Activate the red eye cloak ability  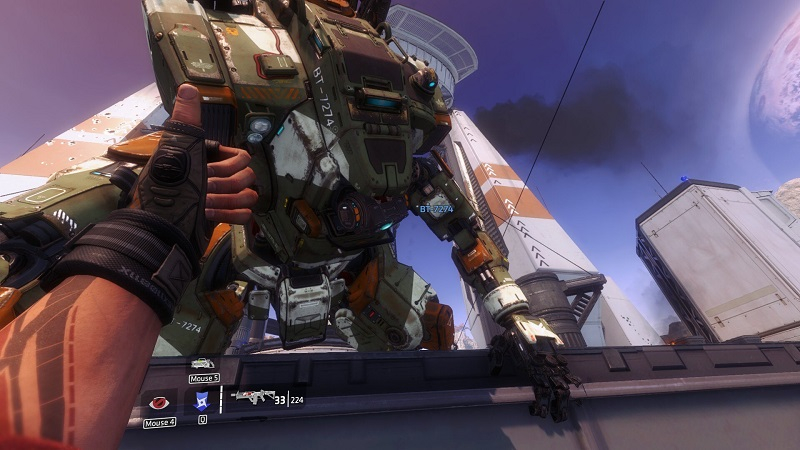158,404
